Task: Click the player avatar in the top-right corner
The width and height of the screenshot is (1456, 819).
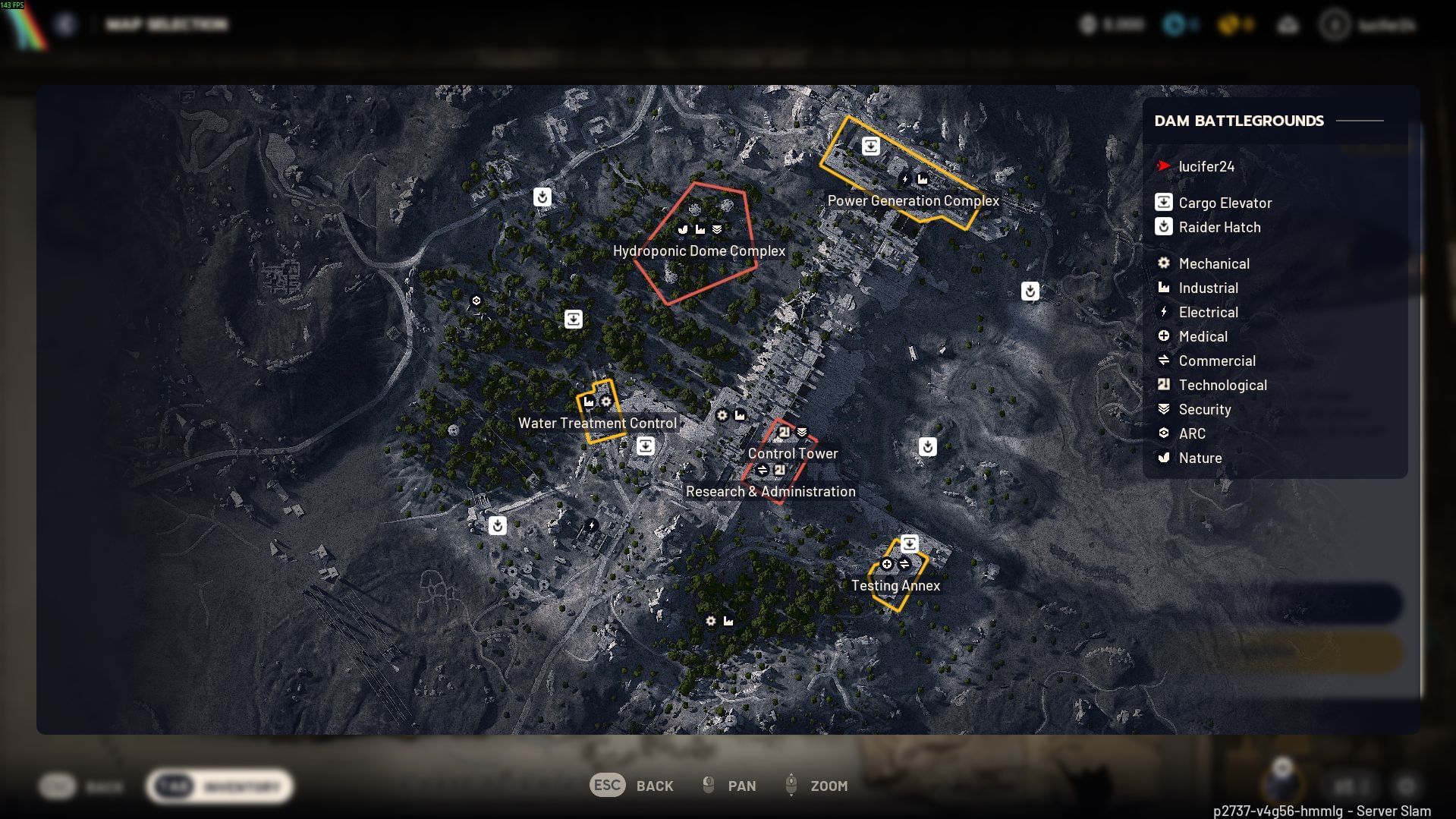Action: click(1335, 24)
